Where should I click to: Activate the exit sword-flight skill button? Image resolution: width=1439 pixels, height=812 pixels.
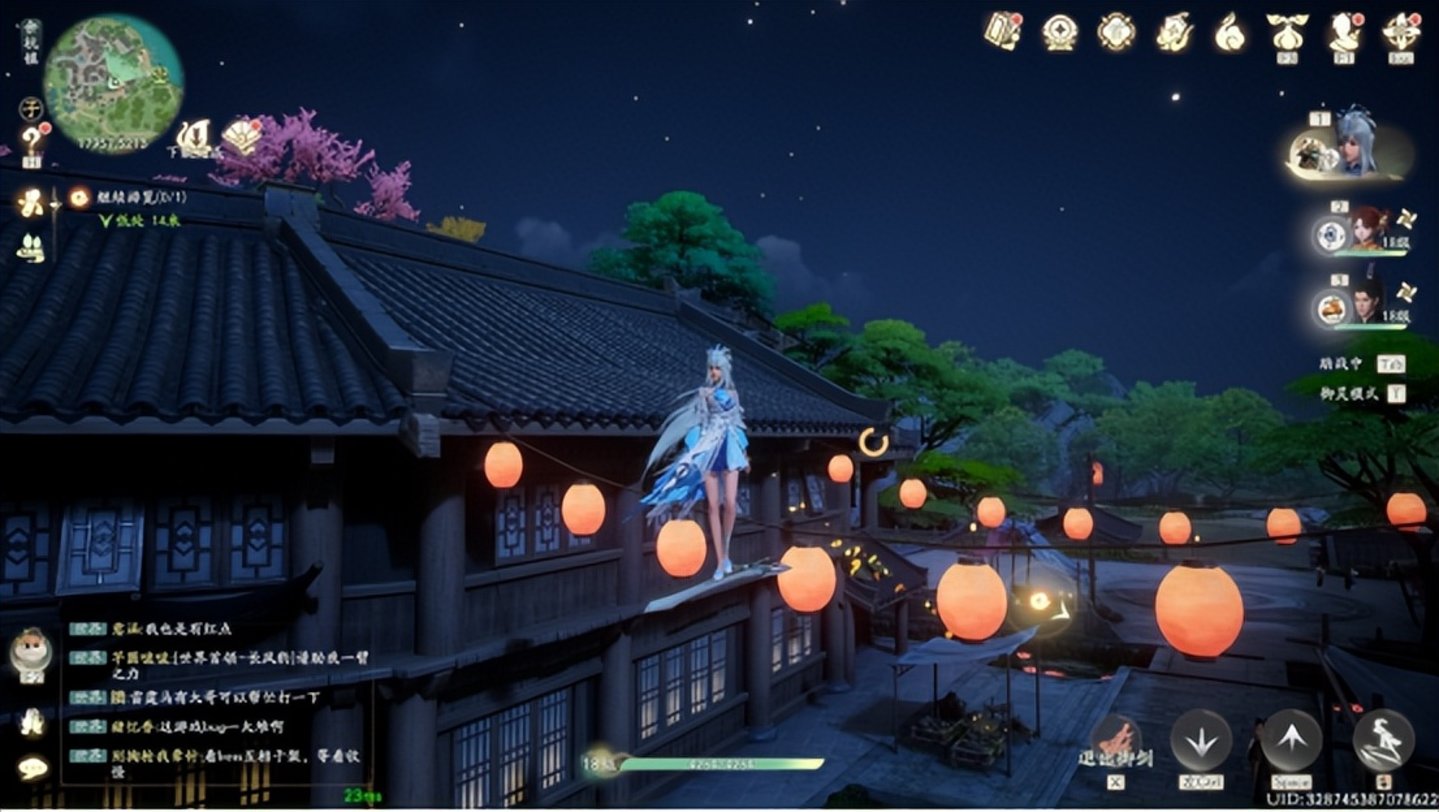click(x=1117, y=741)
